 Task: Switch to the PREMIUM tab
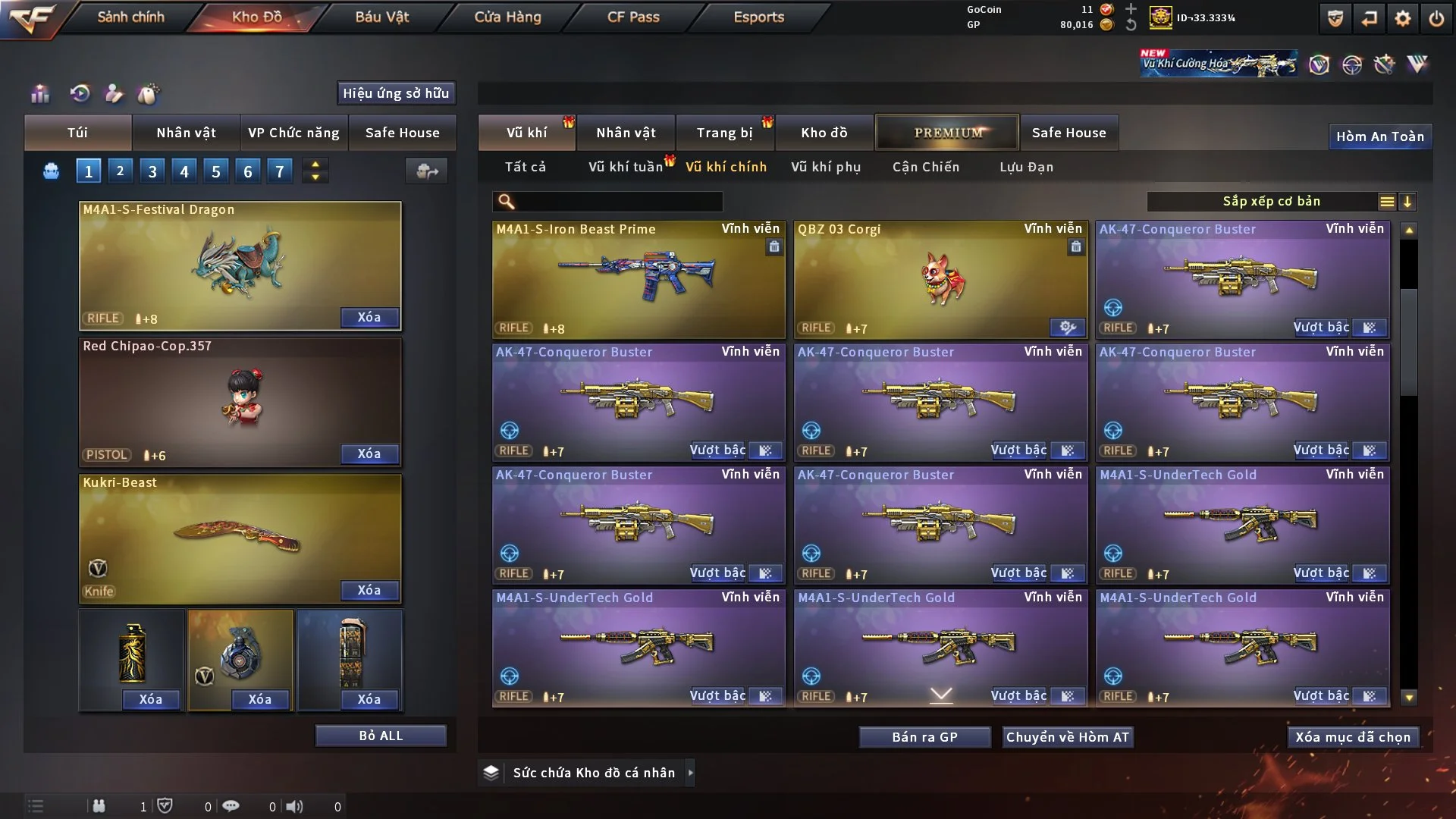947,133
